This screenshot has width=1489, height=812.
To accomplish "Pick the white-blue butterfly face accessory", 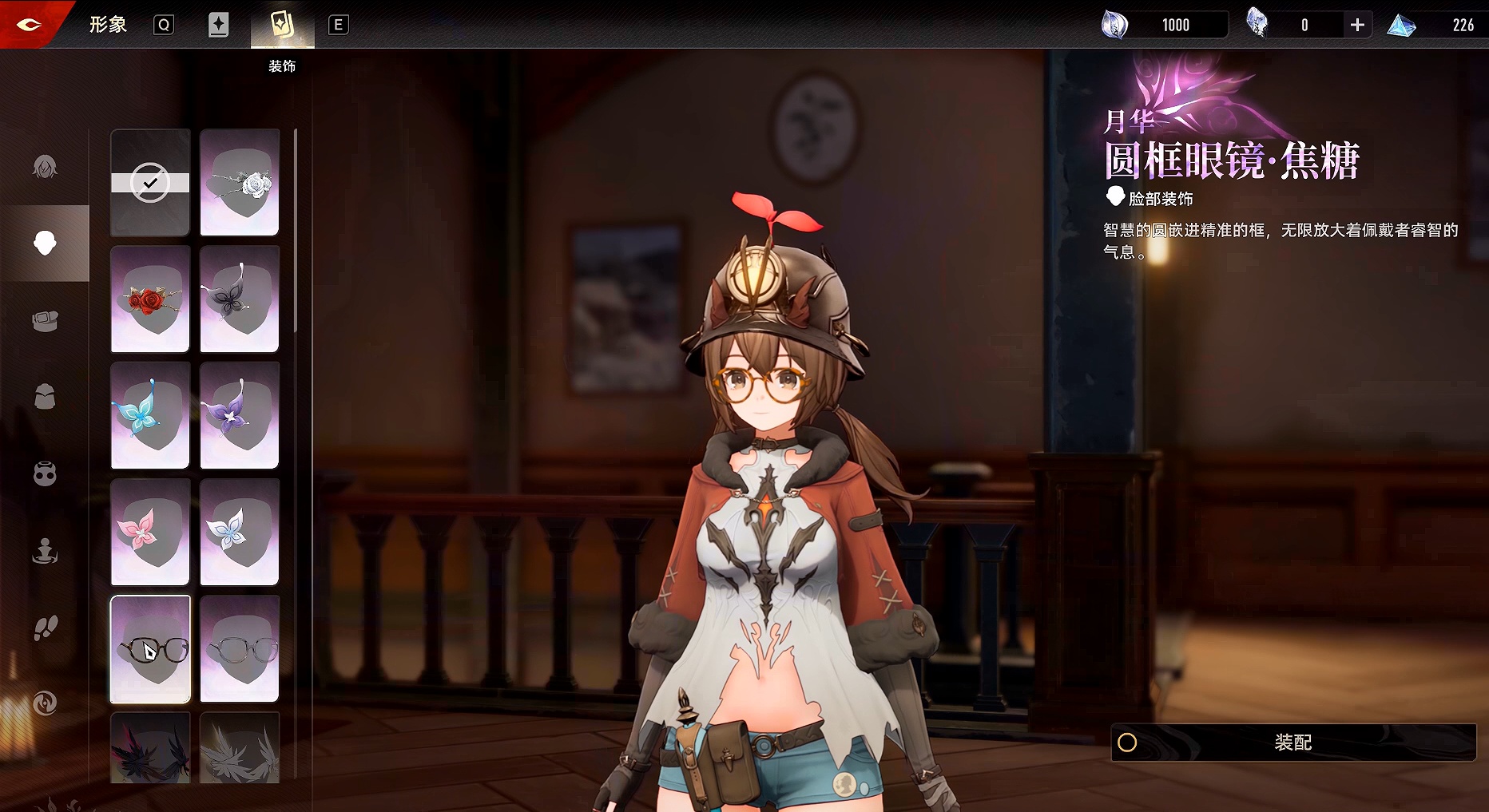I will [240, 532].
